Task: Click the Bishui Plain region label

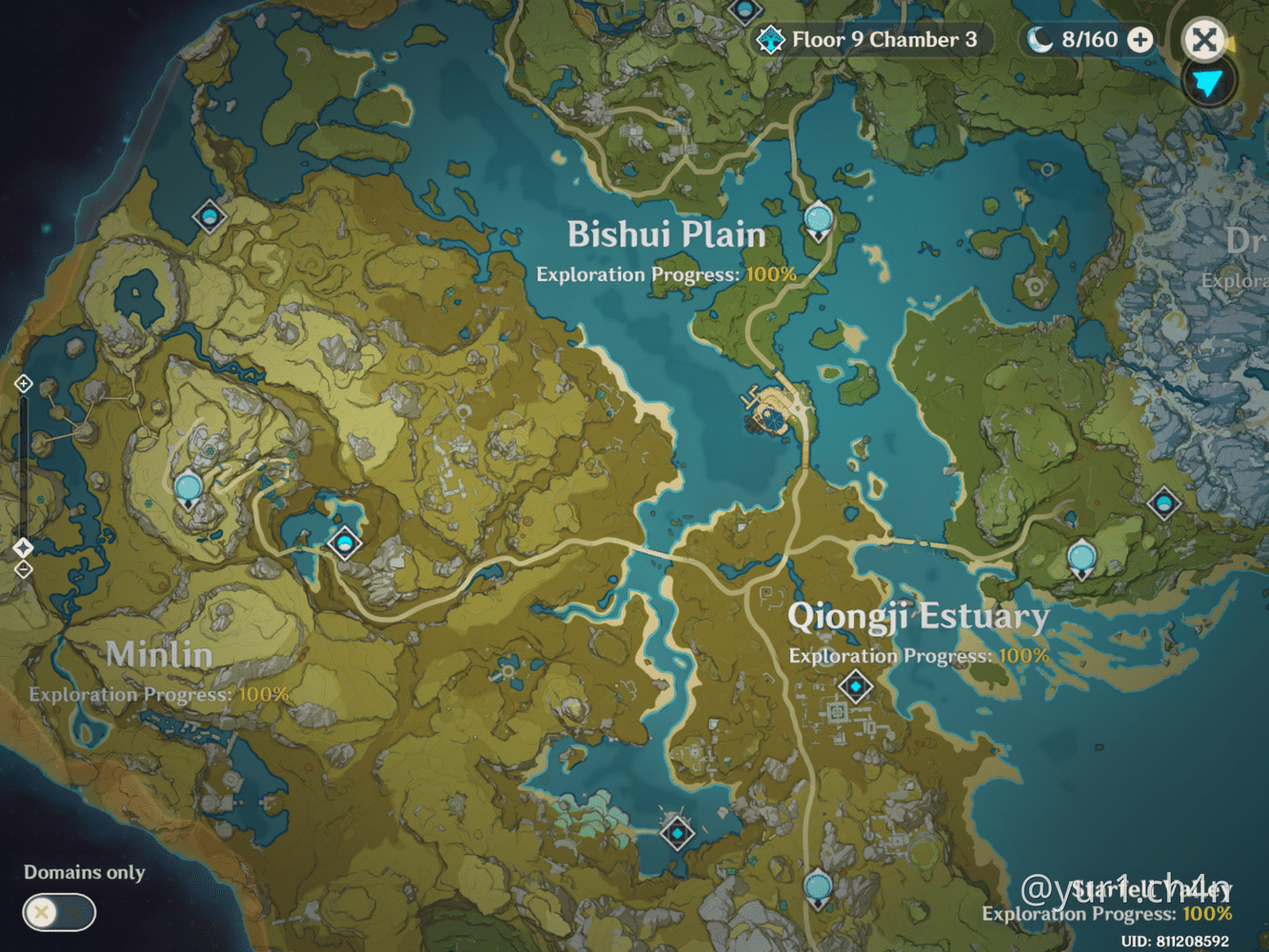Action: pos(666,234)
